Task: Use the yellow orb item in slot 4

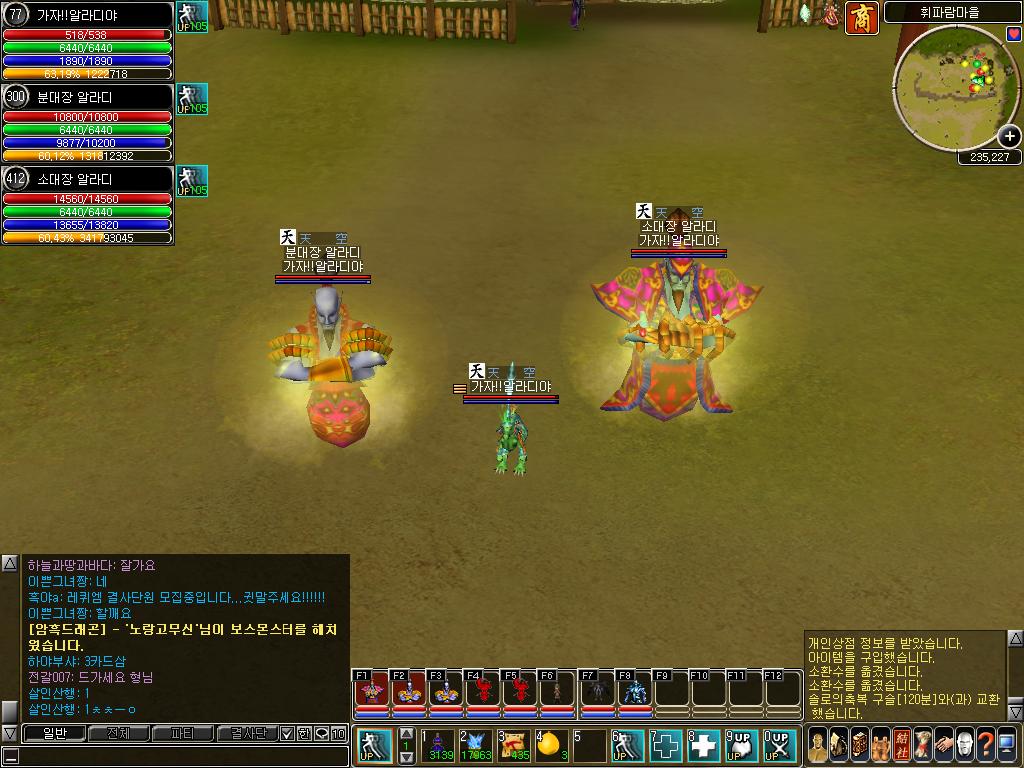Action: [x=552, y=745]
